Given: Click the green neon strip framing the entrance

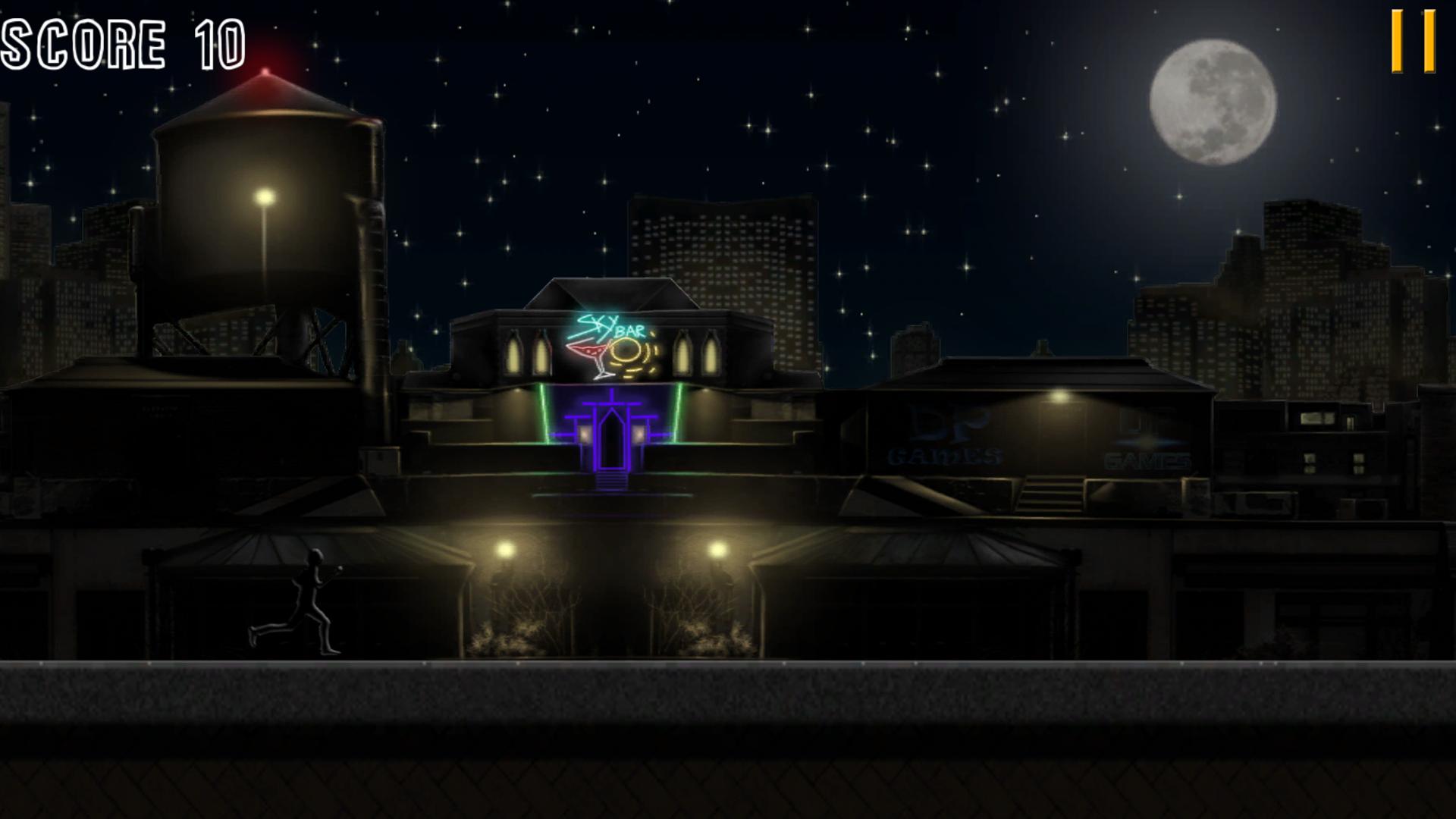Looking at the screenshot, I should tap(542, 413).
